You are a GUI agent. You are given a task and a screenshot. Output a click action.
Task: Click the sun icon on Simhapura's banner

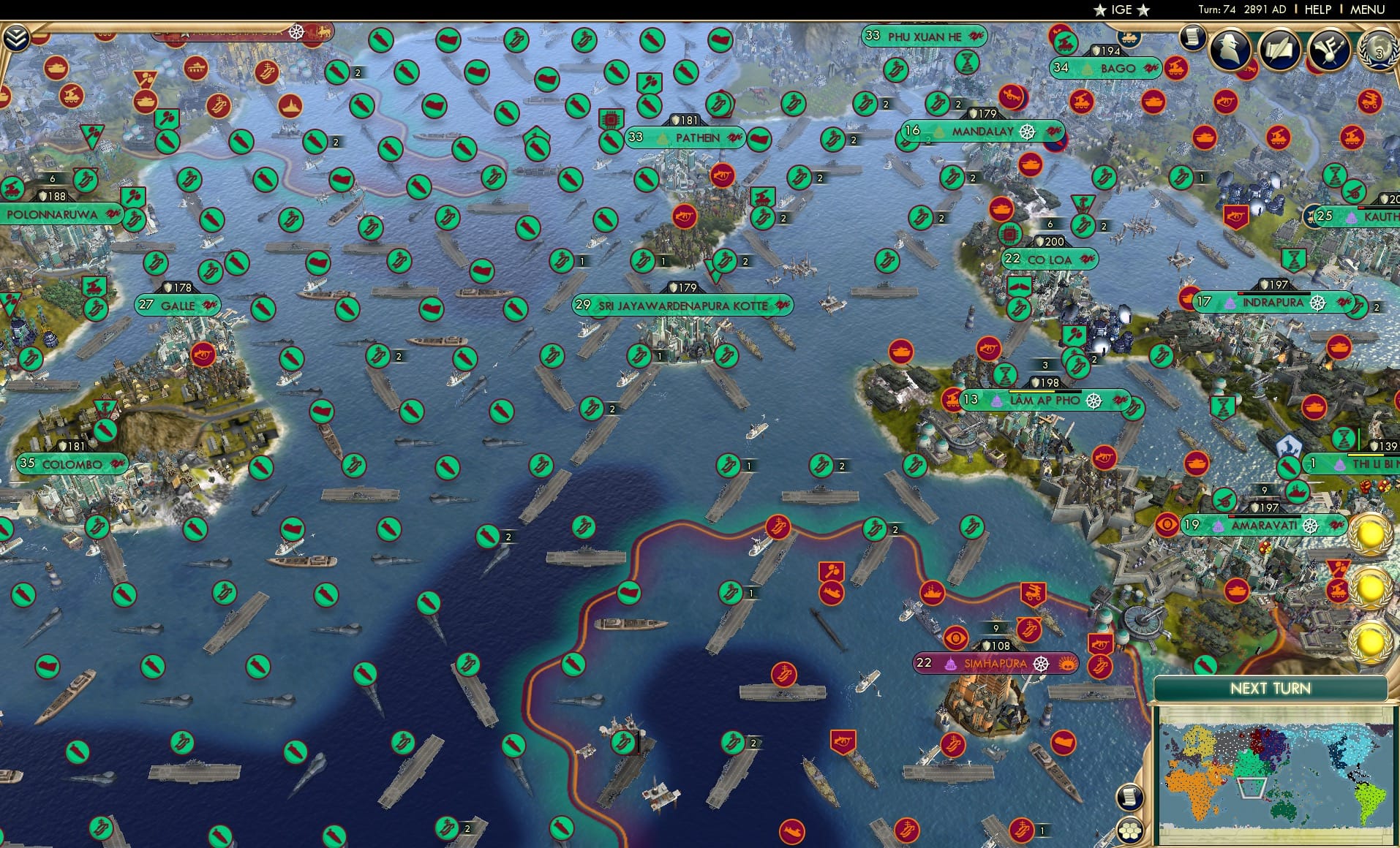tap(1066, 664)
